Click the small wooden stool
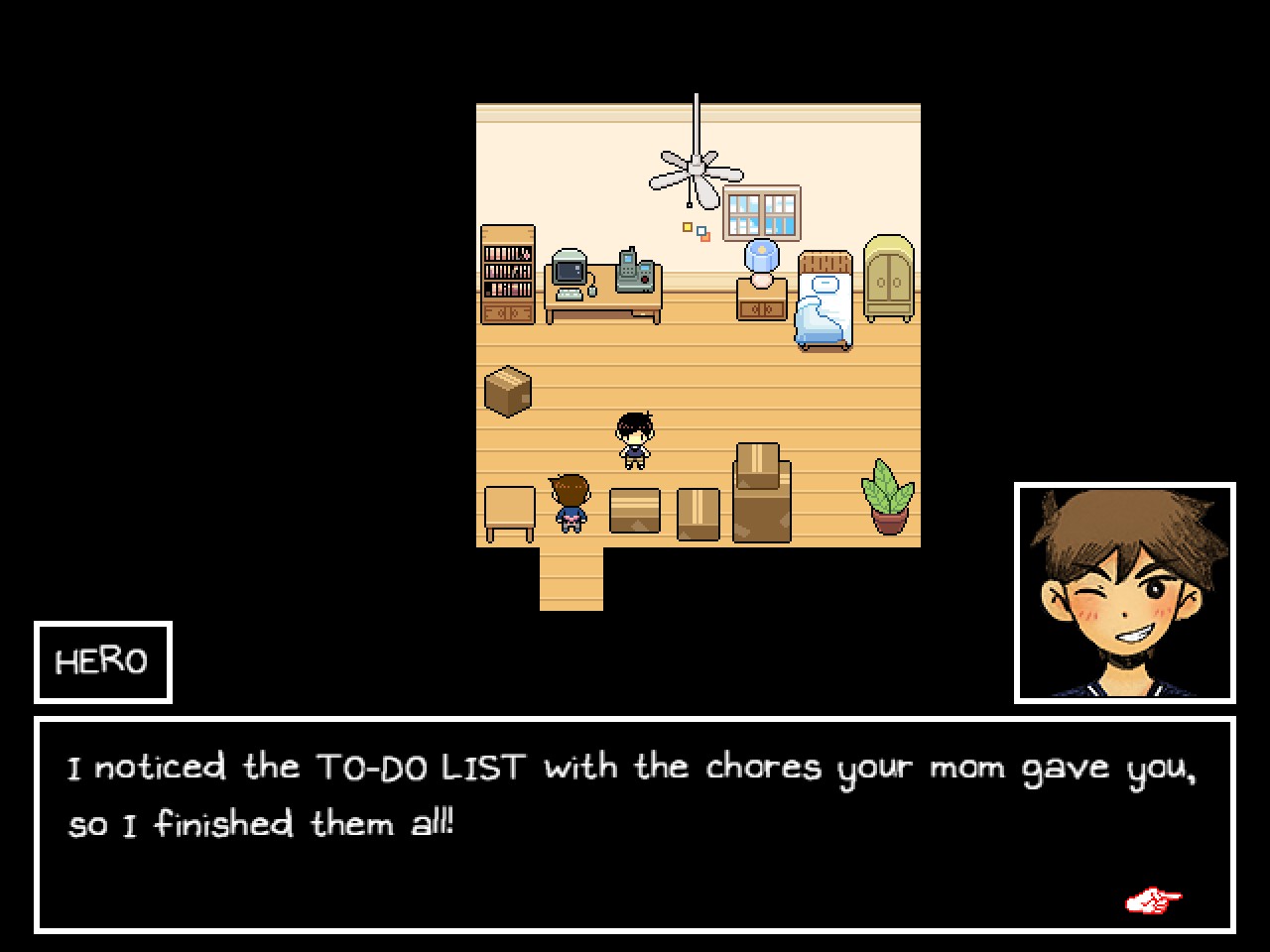 point(508,514)
